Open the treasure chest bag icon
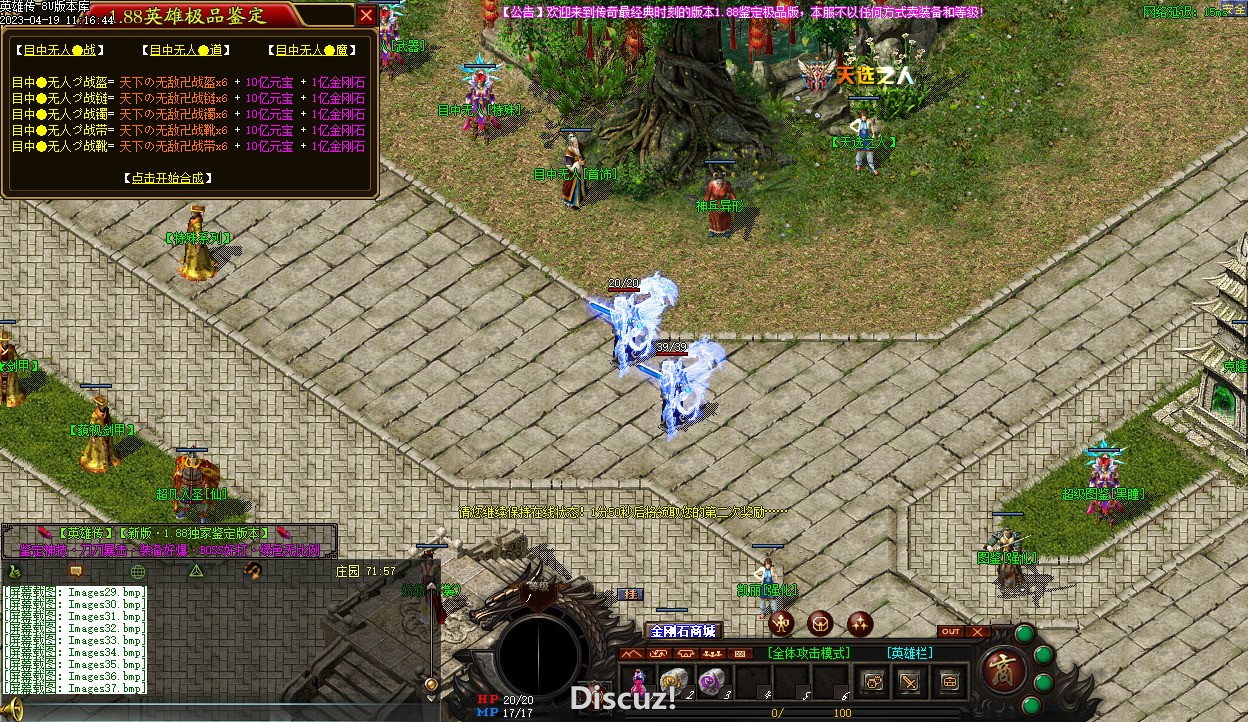 point(949,682)
